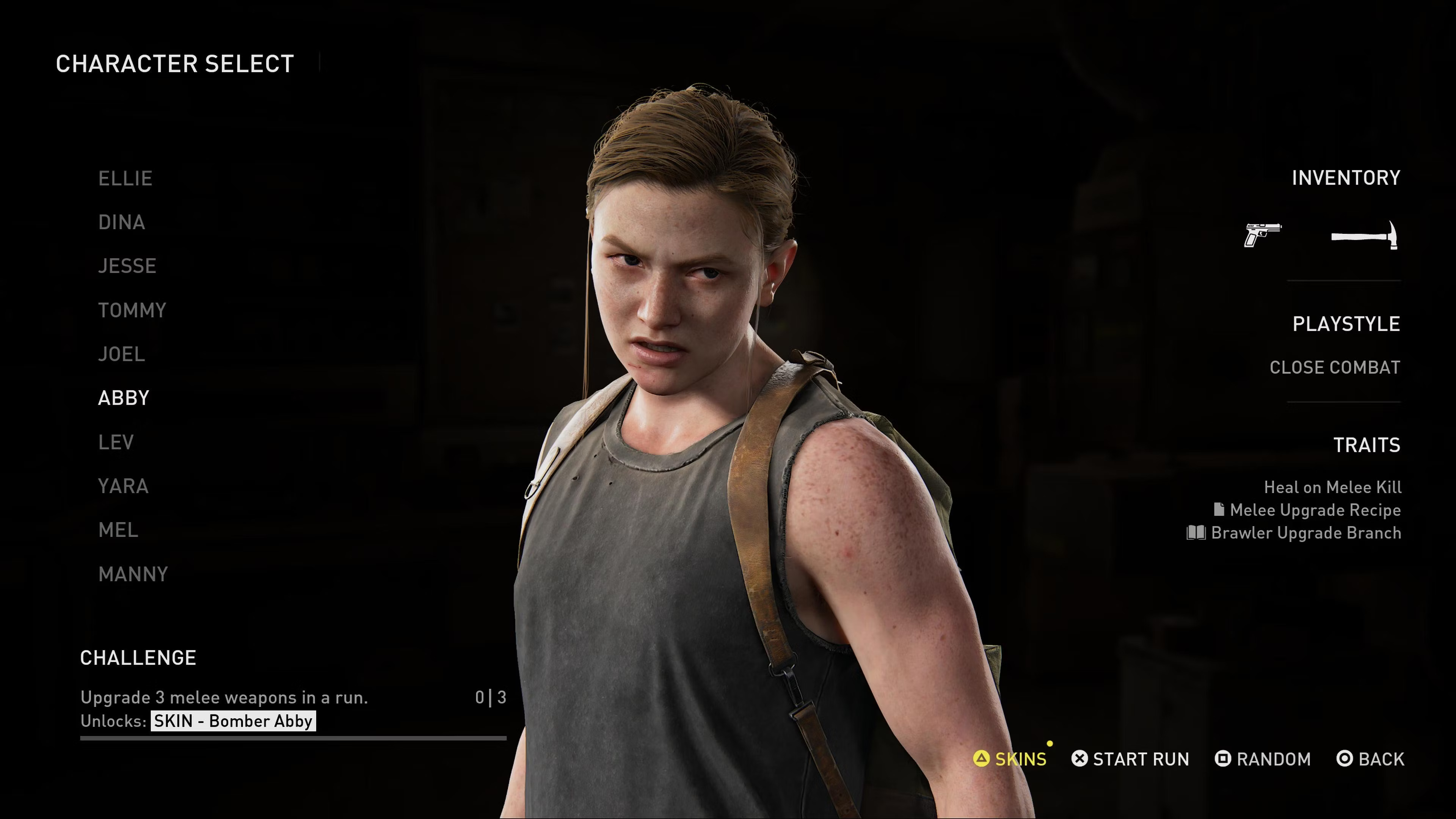Click the highlighted Abby entry

(124, 398)
